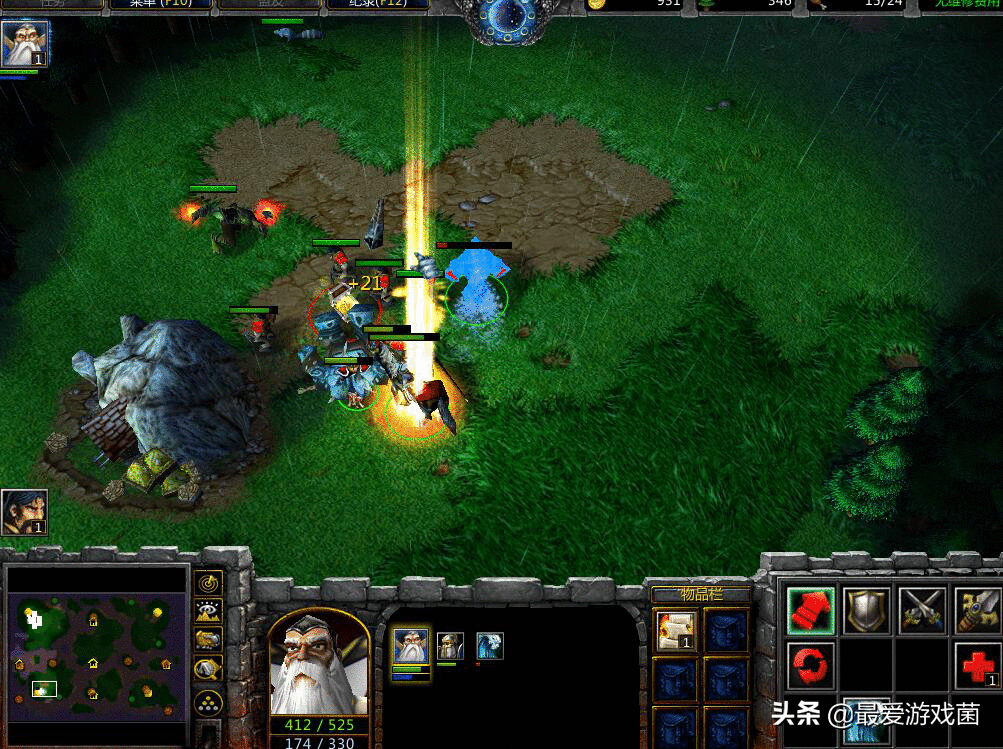Image resolution: width=1003 pixels, height=749 pixels.
Task: Toggle the formation movement button
Action: pyautogui.click(x=208, y=703)
